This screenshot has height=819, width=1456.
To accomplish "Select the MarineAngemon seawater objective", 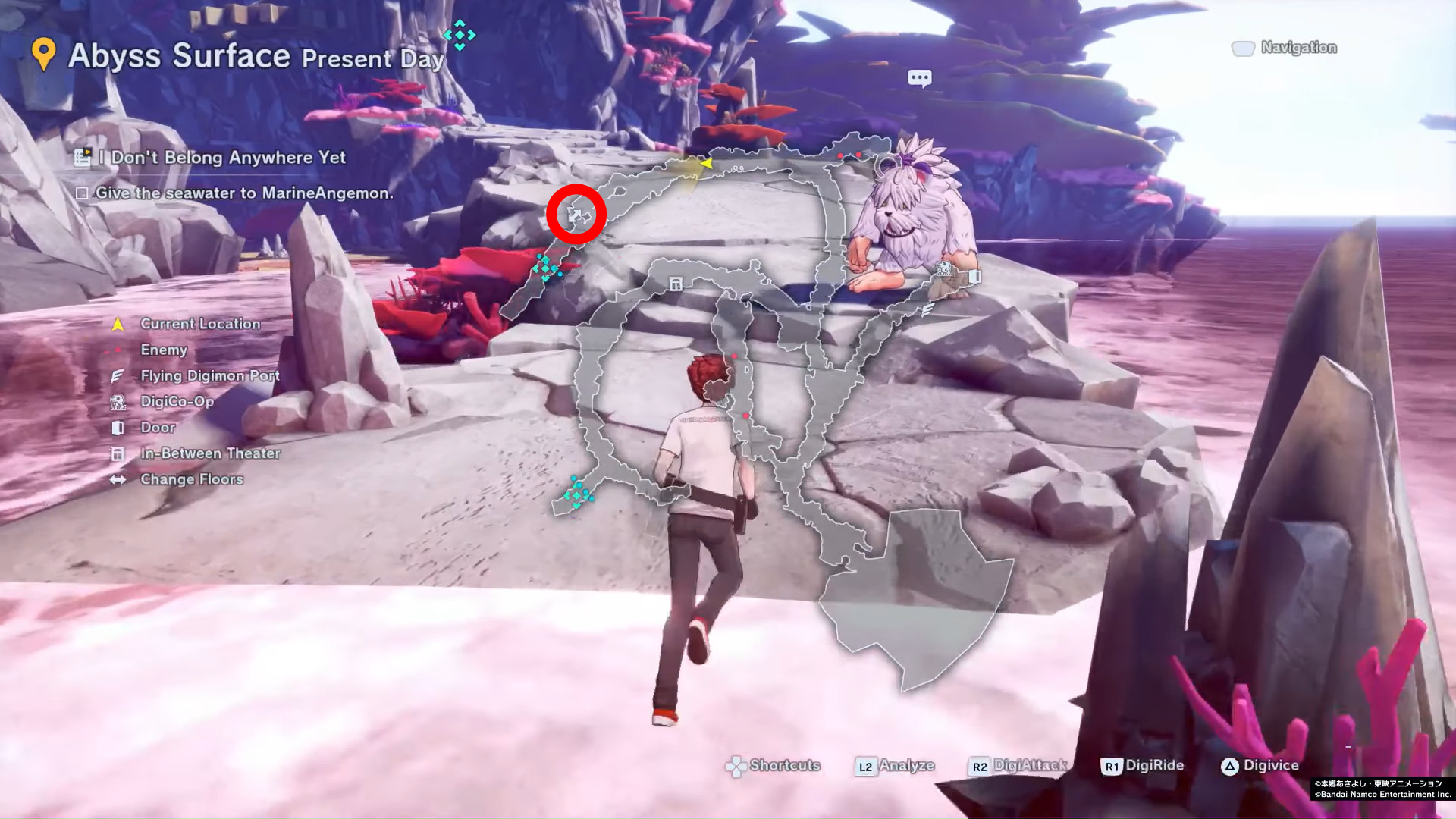I will [243, 193].
